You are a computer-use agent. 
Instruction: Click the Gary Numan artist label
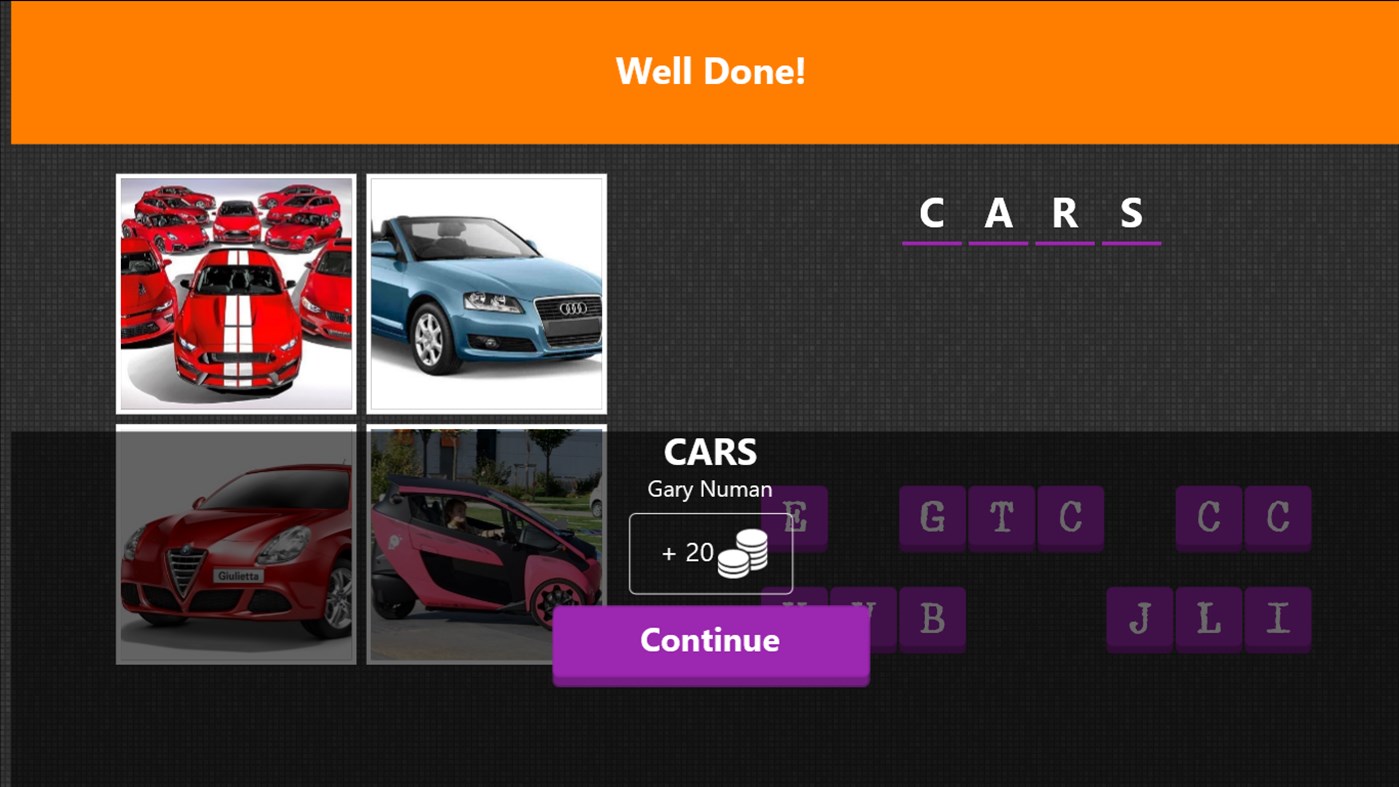pyautogui.click(x=710, y=489)
